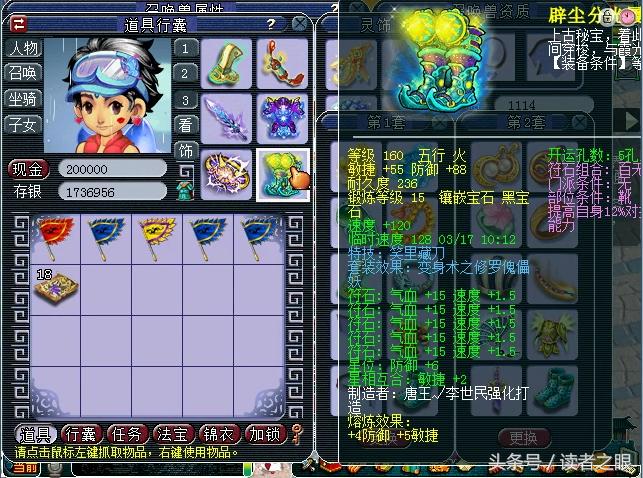This screenshot has height=478, width=643.
Task: Click the equipped green boots slot
Action: (283, 174)
